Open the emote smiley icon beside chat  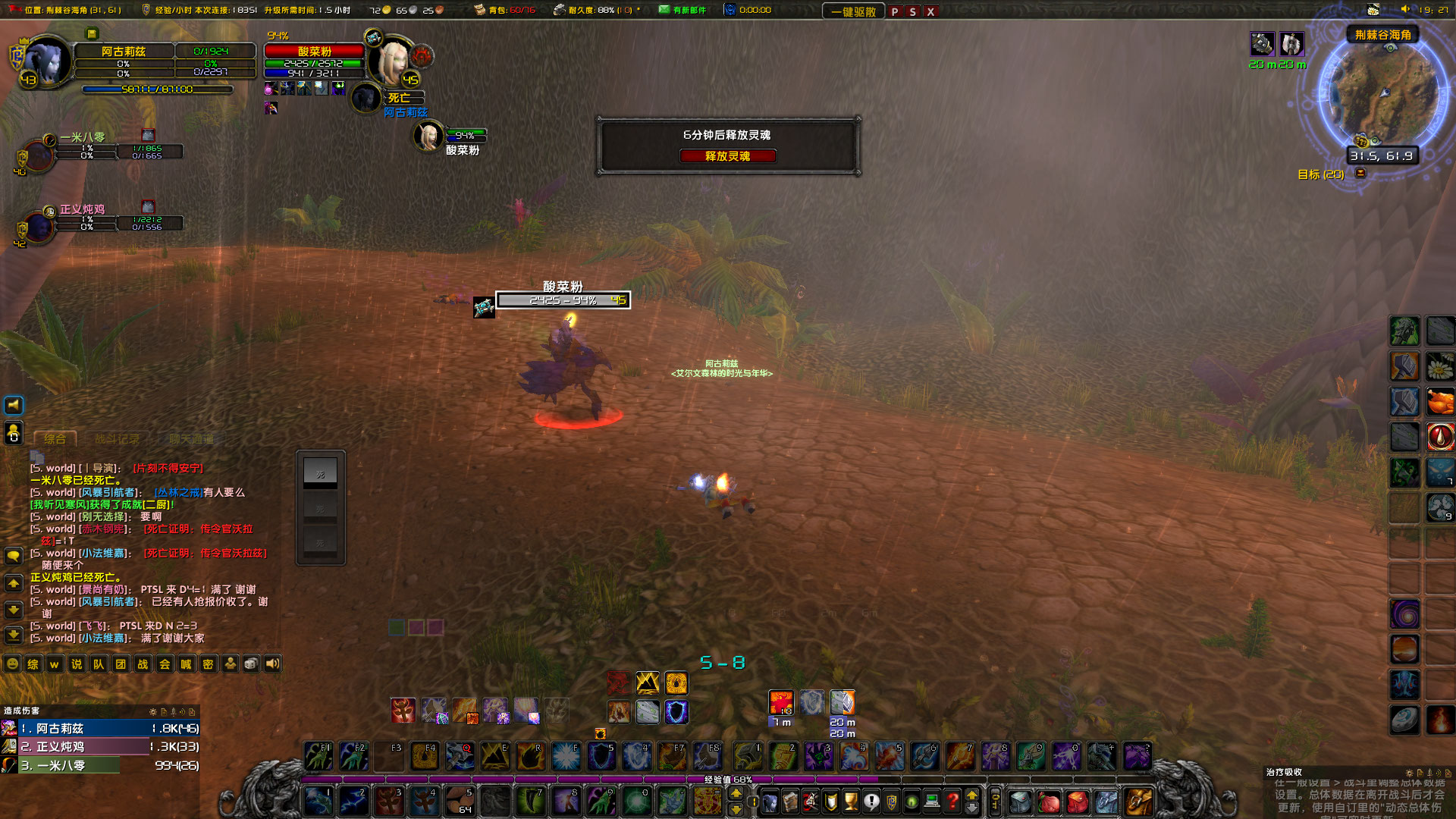coord(13,664)
